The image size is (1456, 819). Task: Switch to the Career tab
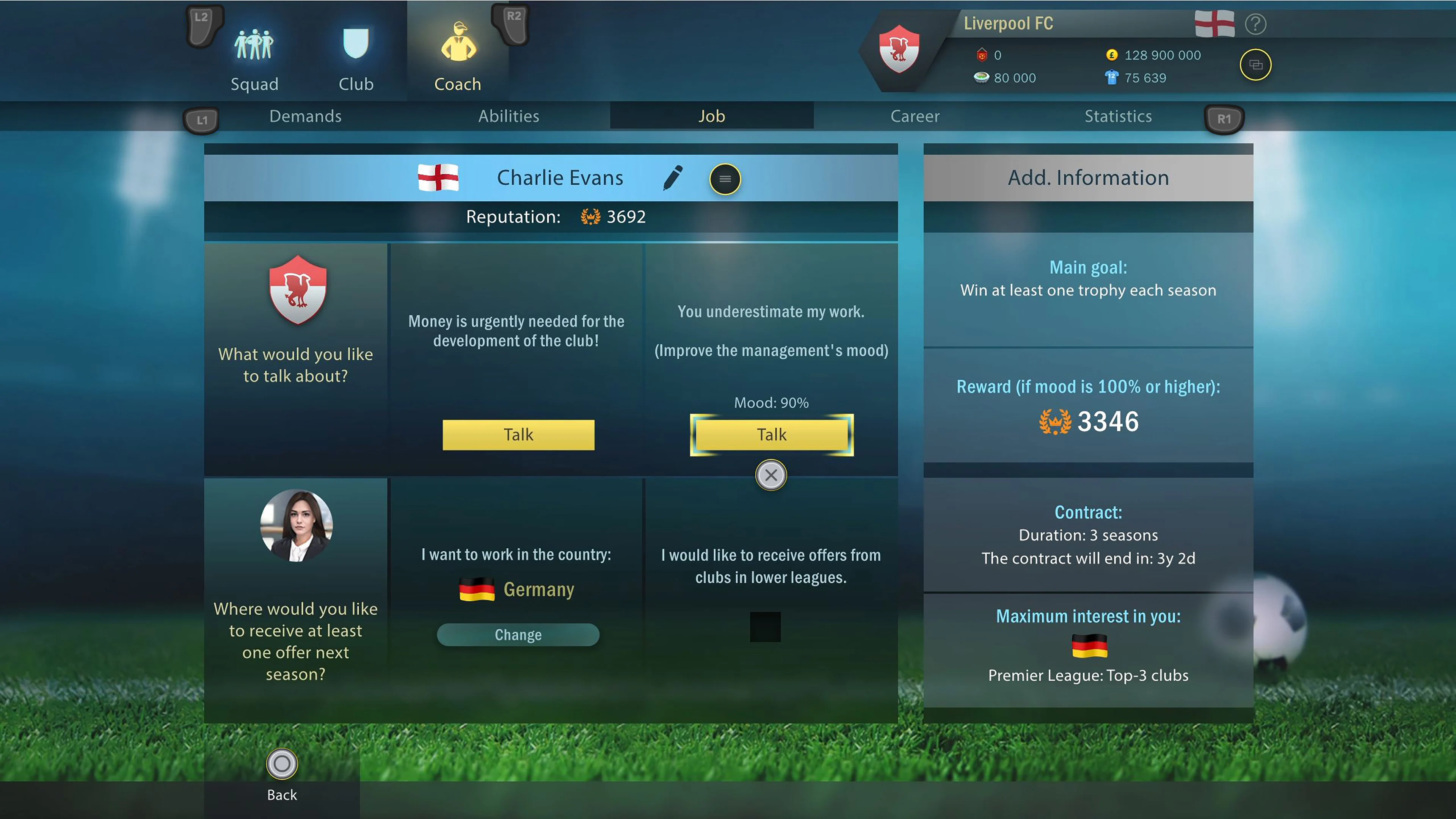(915, 116)
